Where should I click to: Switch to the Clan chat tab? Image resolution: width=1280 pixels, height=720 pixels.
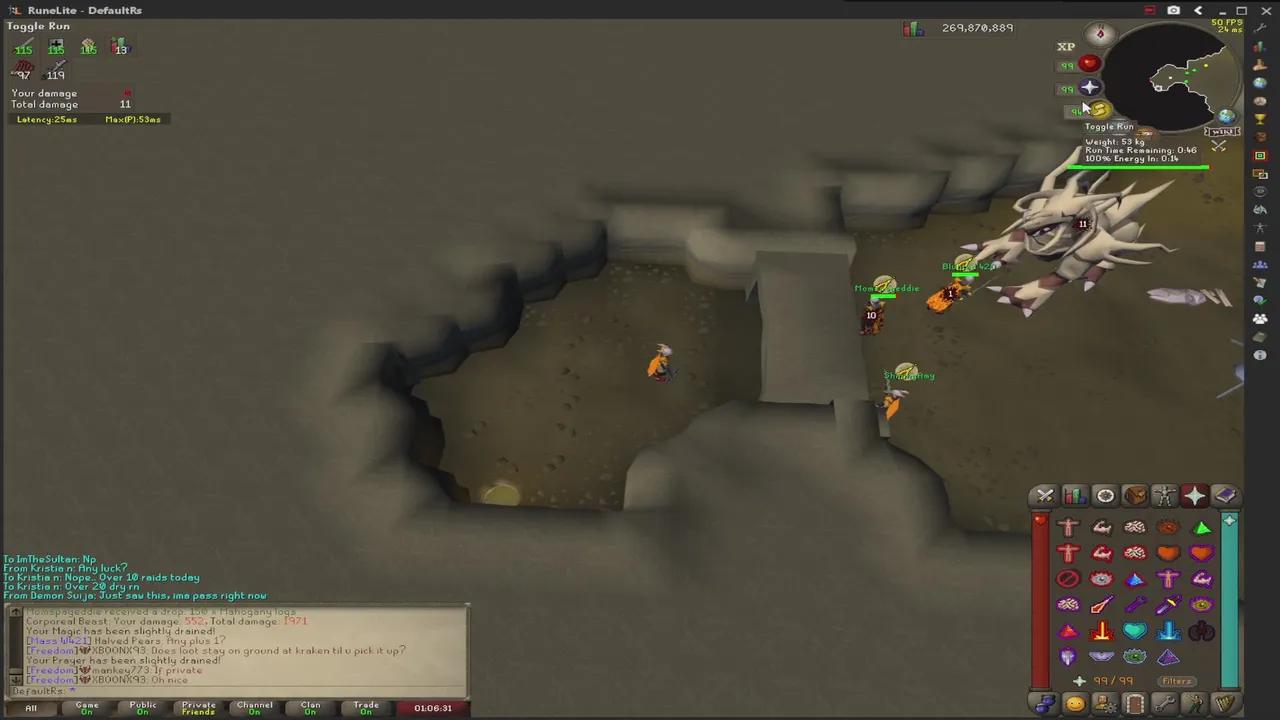pos(310,708)
